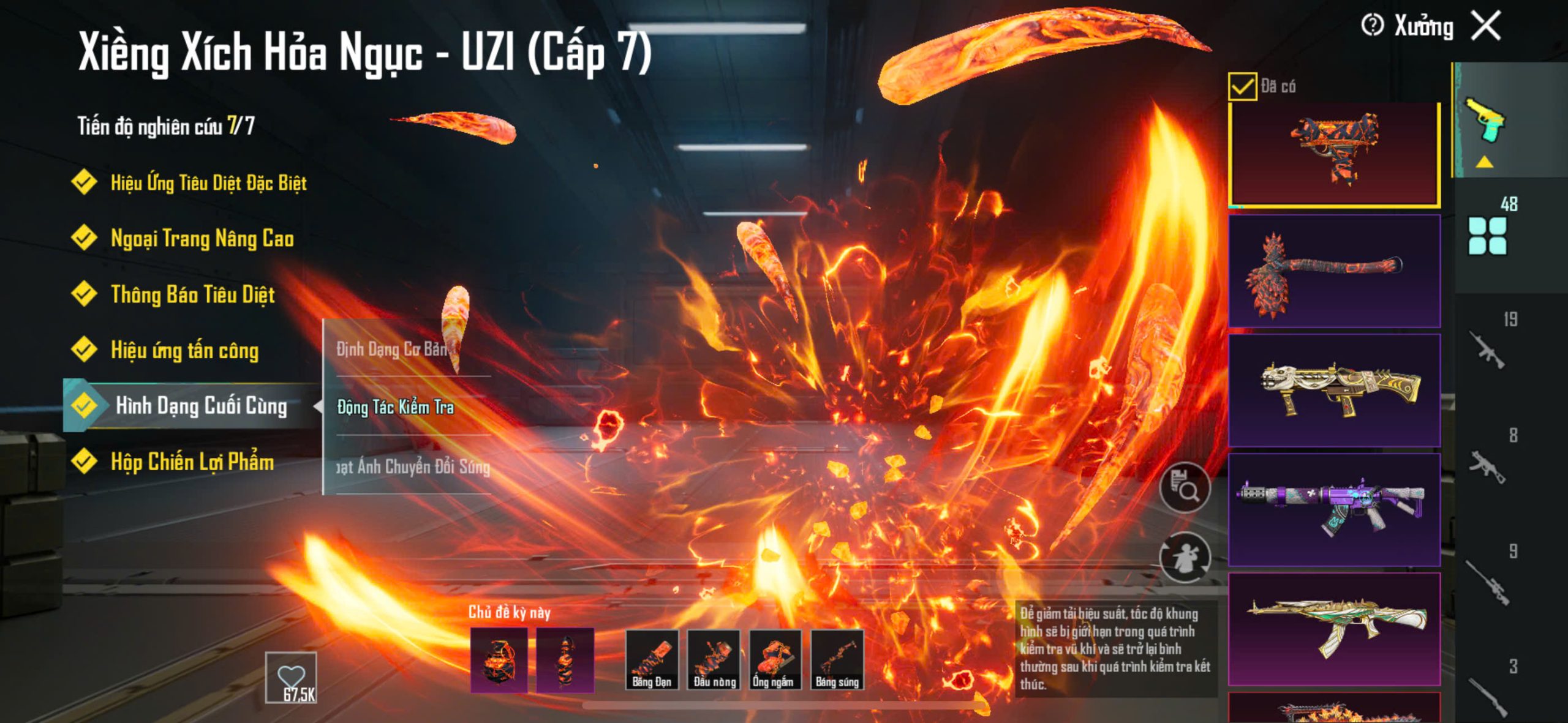Select the fiery UZI skin thumbnail

tap(1334, 154)
